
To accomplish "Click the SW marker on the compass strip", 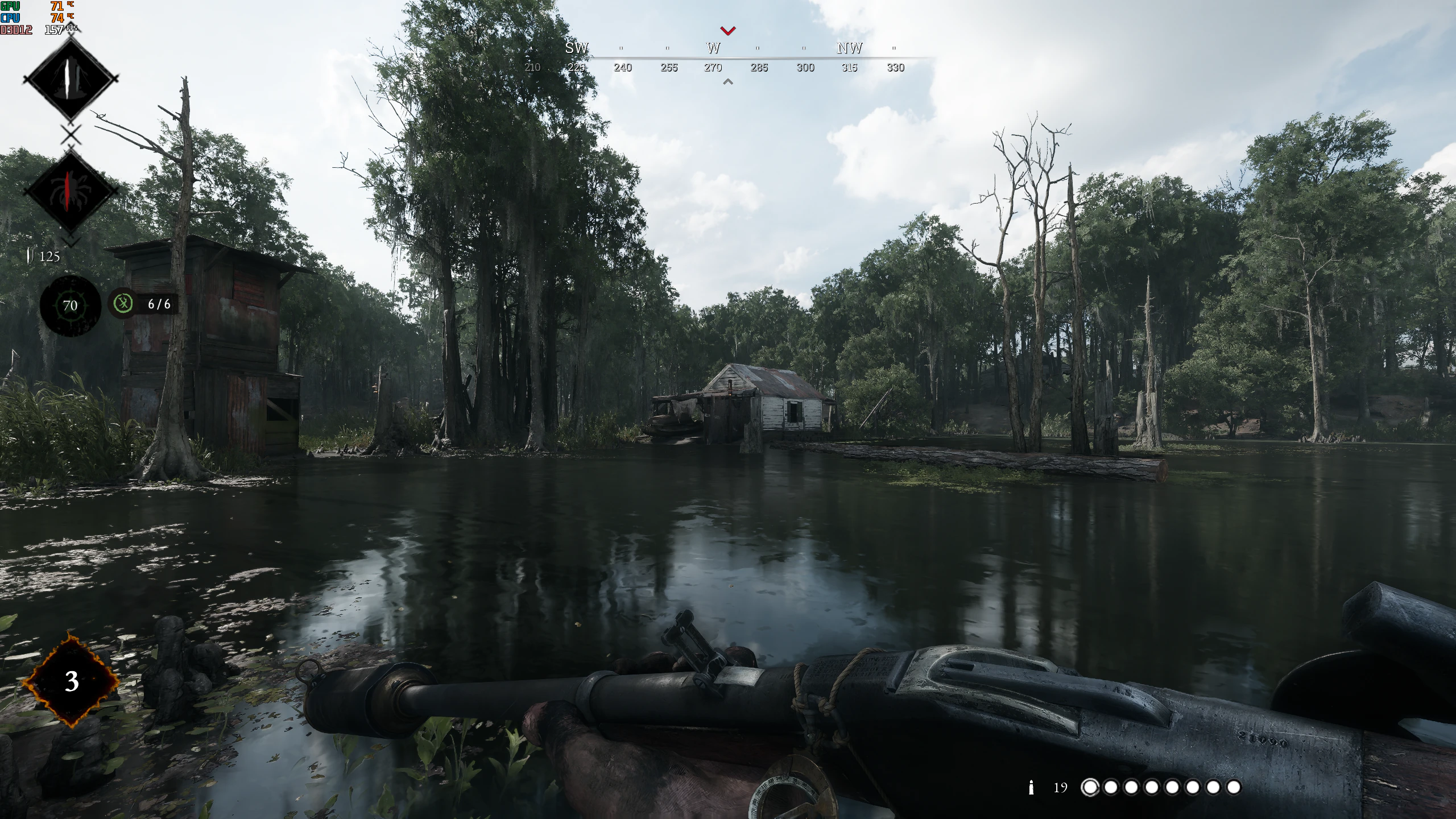I will point(576,49).
